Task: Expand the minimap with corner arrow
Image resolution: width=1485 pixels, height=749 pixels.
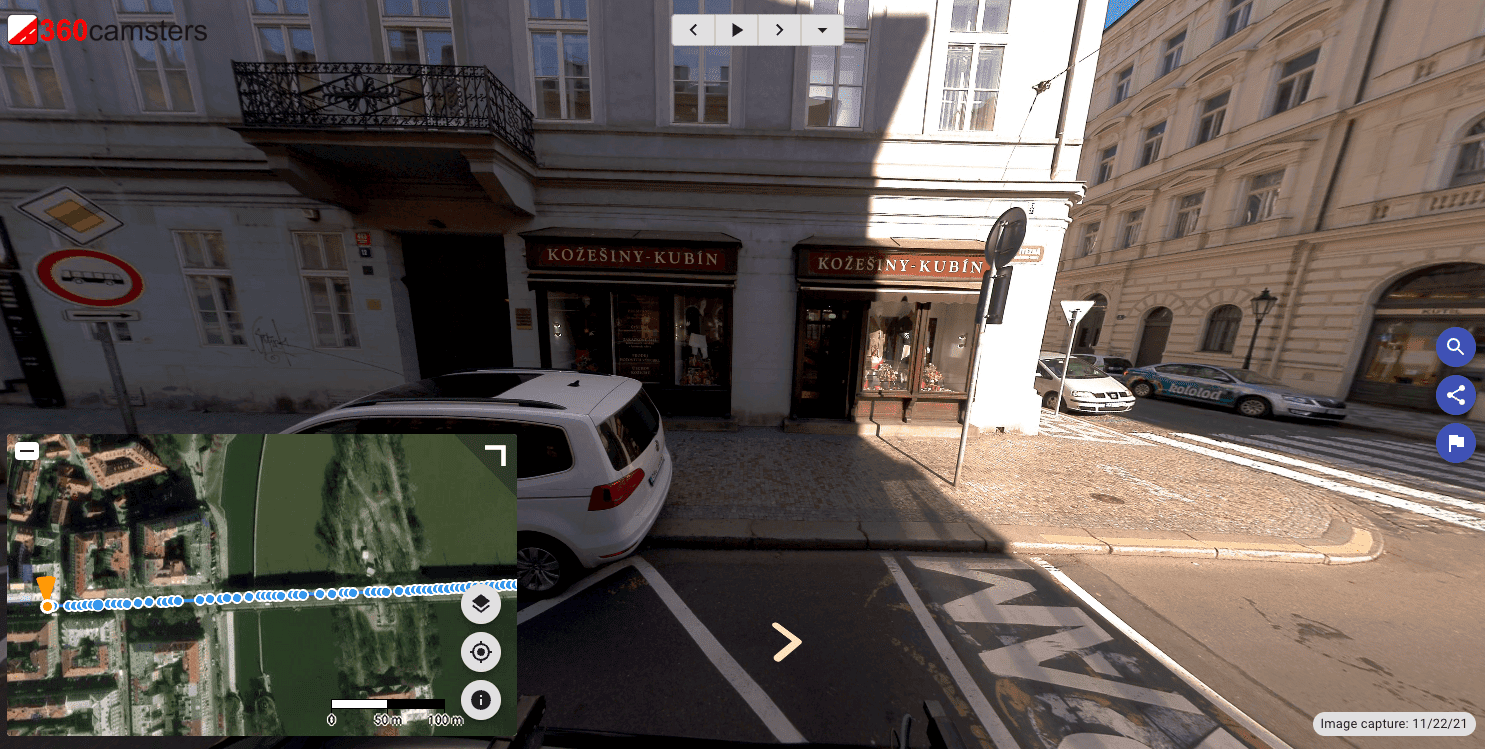Action: click(495, 455)
